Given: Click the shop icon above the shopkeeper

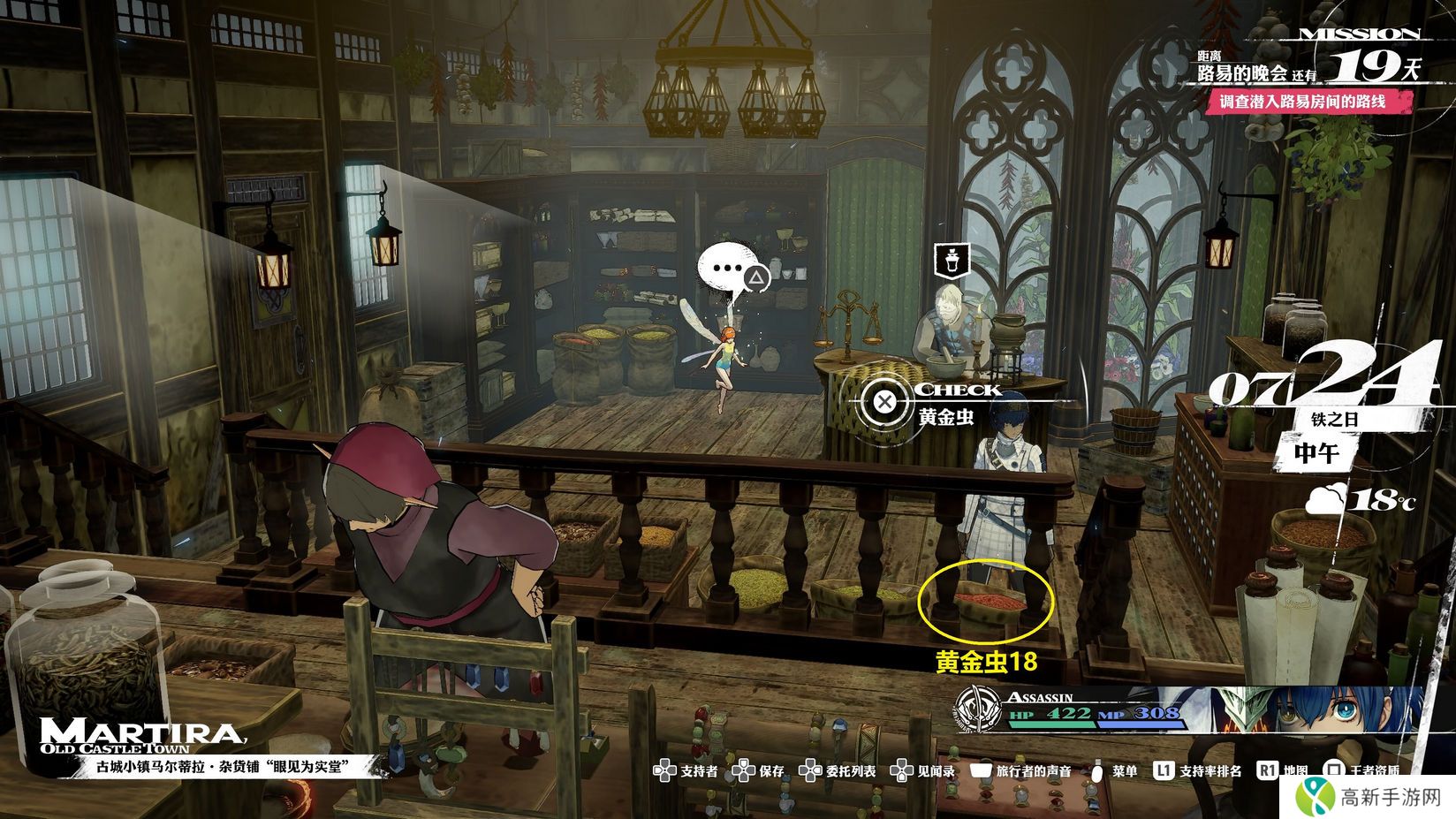Looking at the screenshot, I should [x=952, y=260].
